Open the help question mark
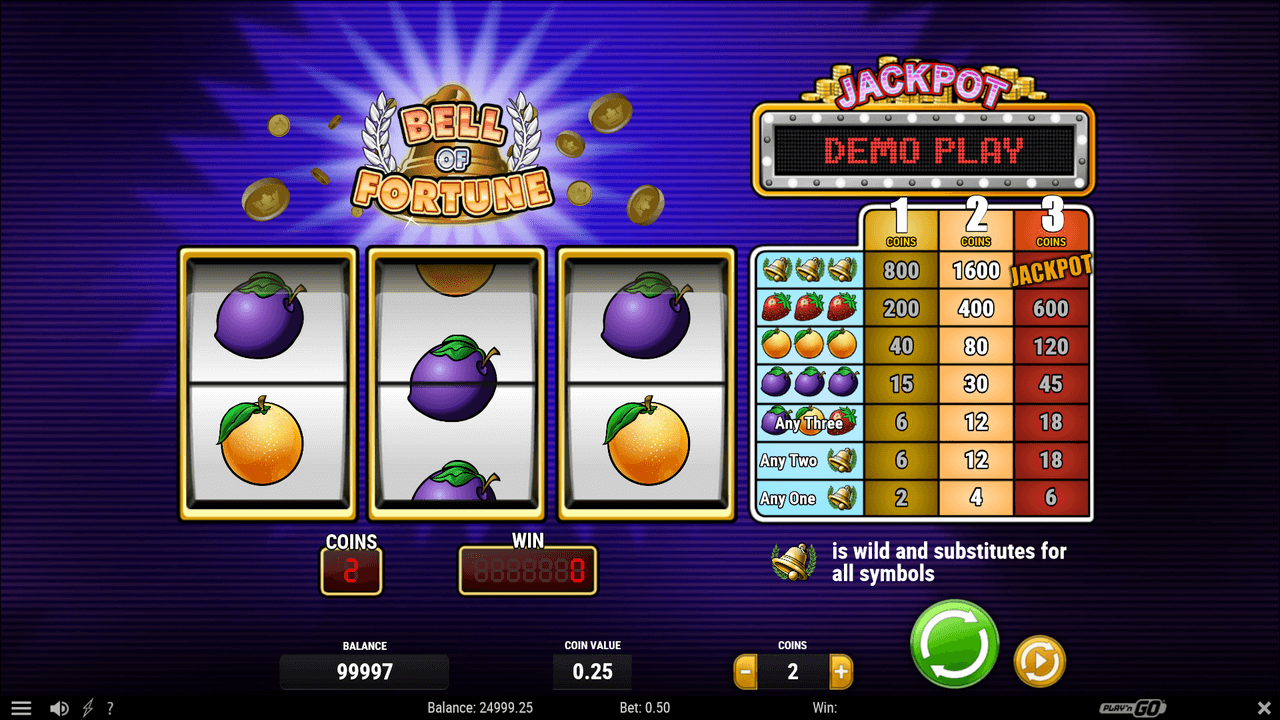The width and height of the screenshot is (1280, 720). 110,708
